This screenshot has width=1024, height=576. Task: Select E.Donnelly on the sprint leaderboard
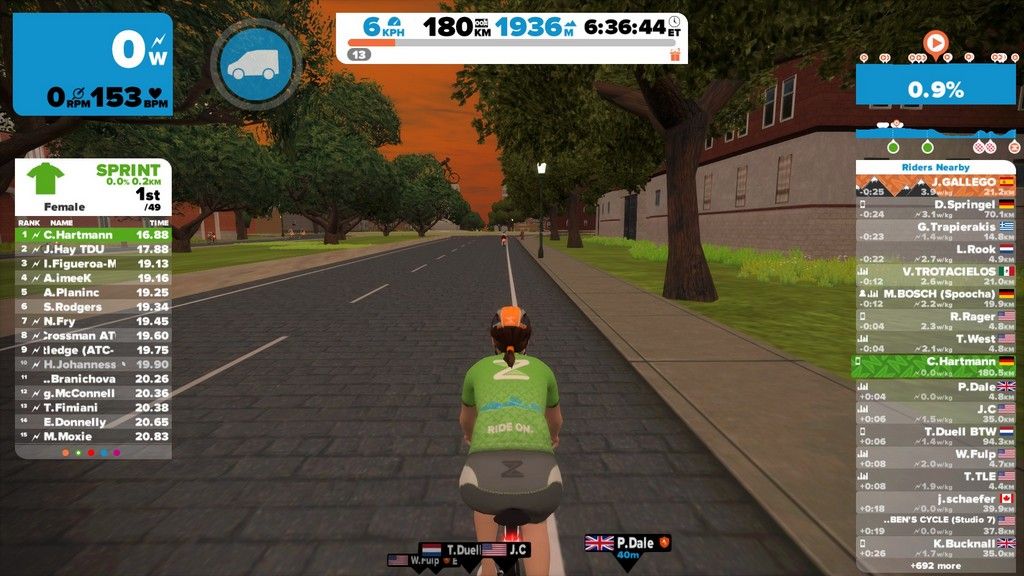pos(93,422)
